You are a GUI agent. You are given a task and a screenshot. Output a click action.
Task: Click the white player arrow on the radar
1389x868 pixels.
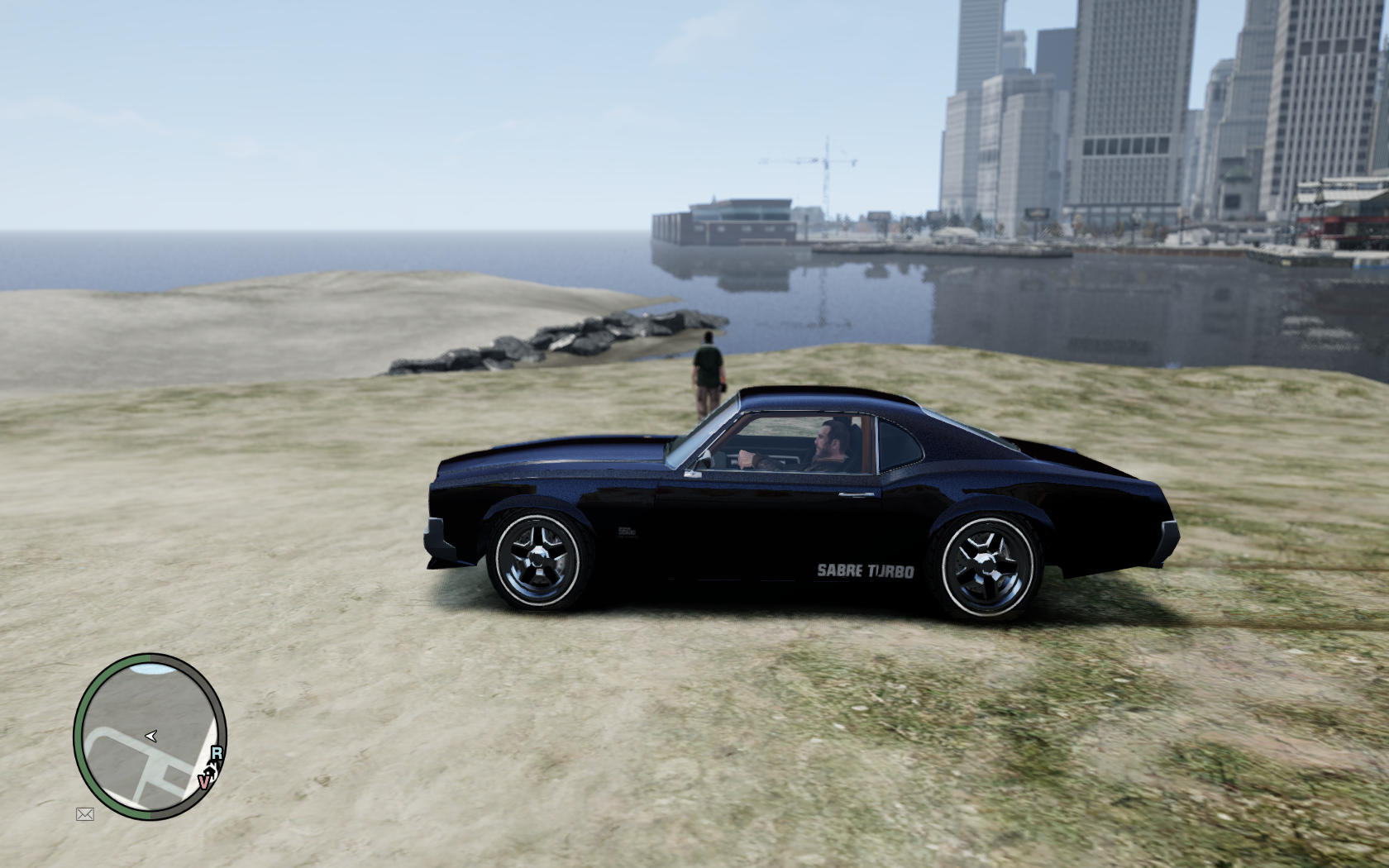(150, 735)
